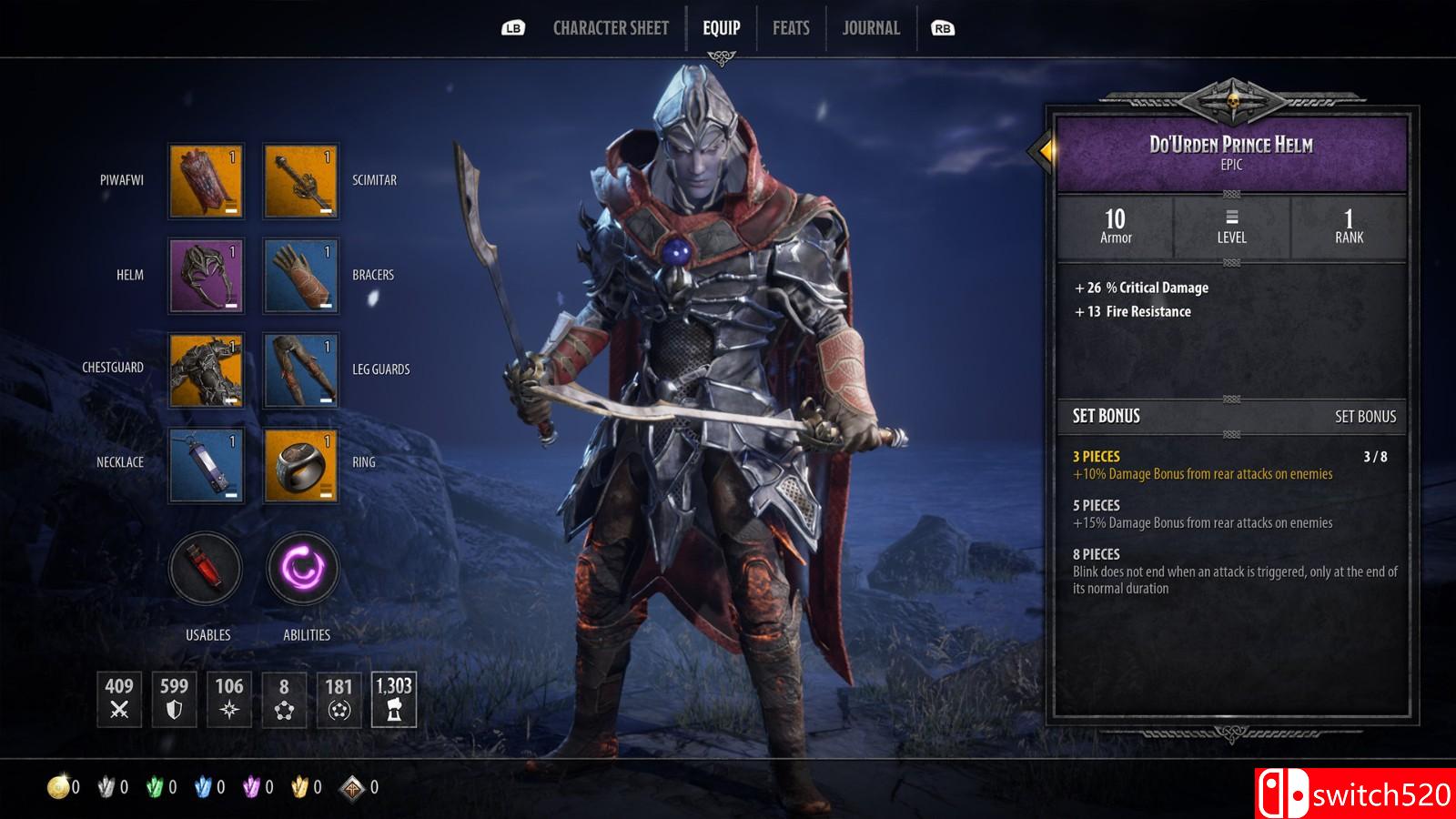Click the Set Bonus header bar
This screenshot has height=819, width=1456.
coord(1232,416)
